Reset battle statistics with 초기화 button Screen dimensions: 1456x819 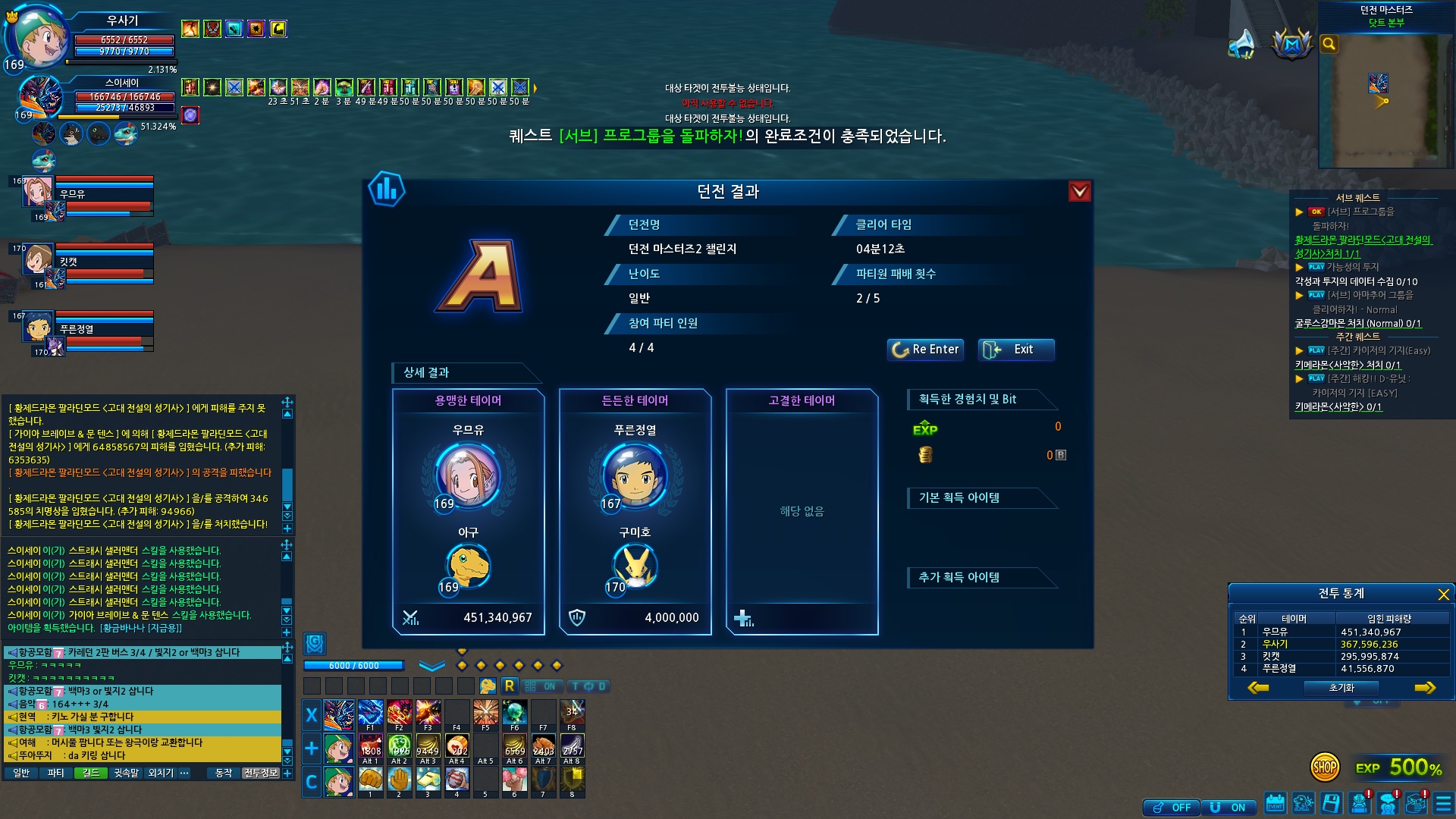[1341, 688]
